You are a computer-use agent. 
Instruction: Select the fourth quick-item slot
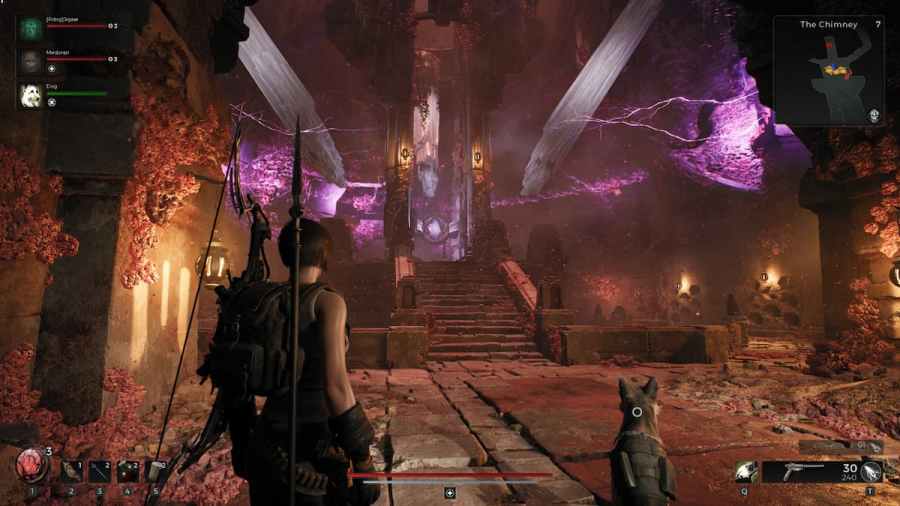coord(128,471)
